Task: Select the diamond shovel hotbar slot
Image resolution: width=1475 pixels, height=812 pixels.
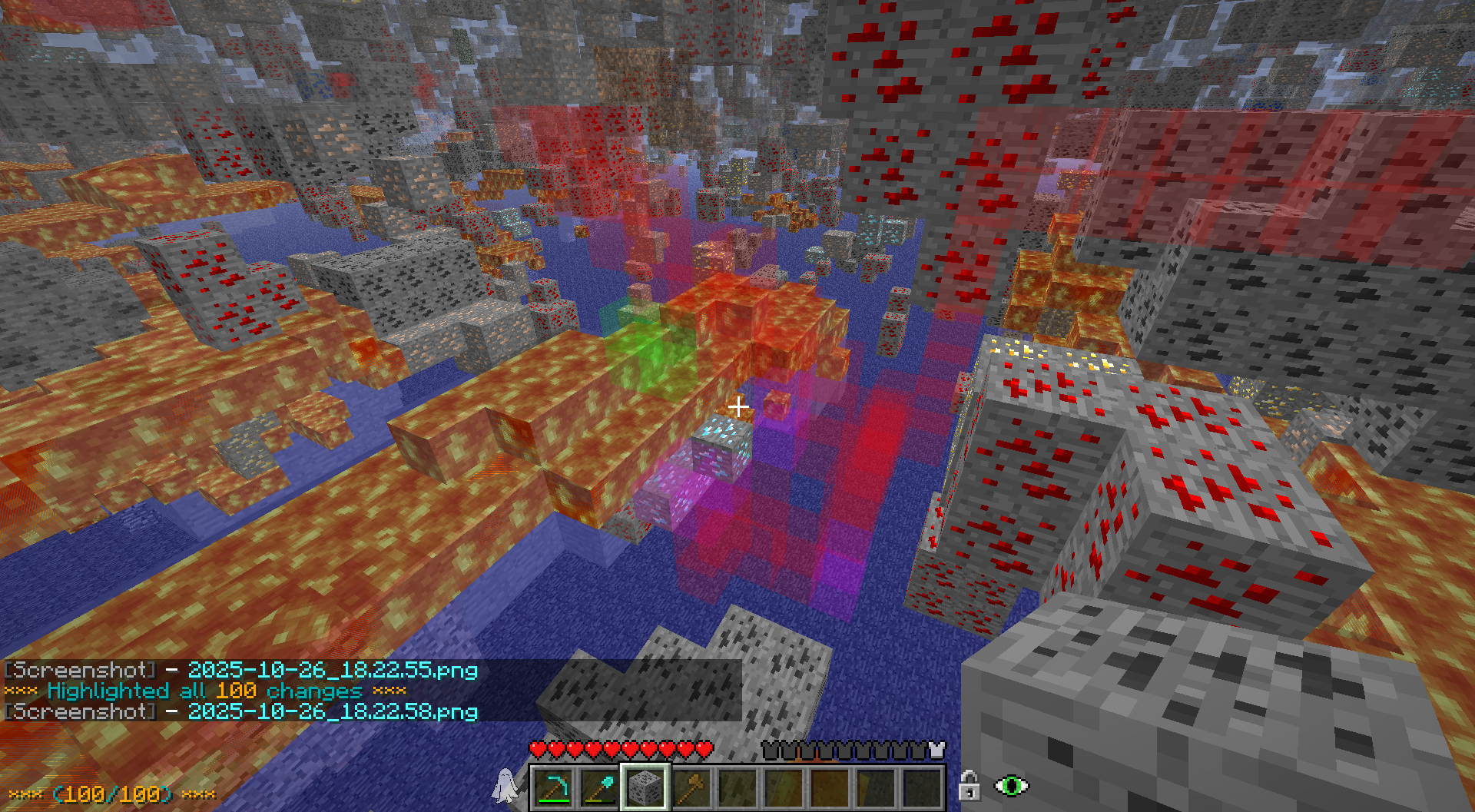Action: pyautogui.click(x=599, y=787)
